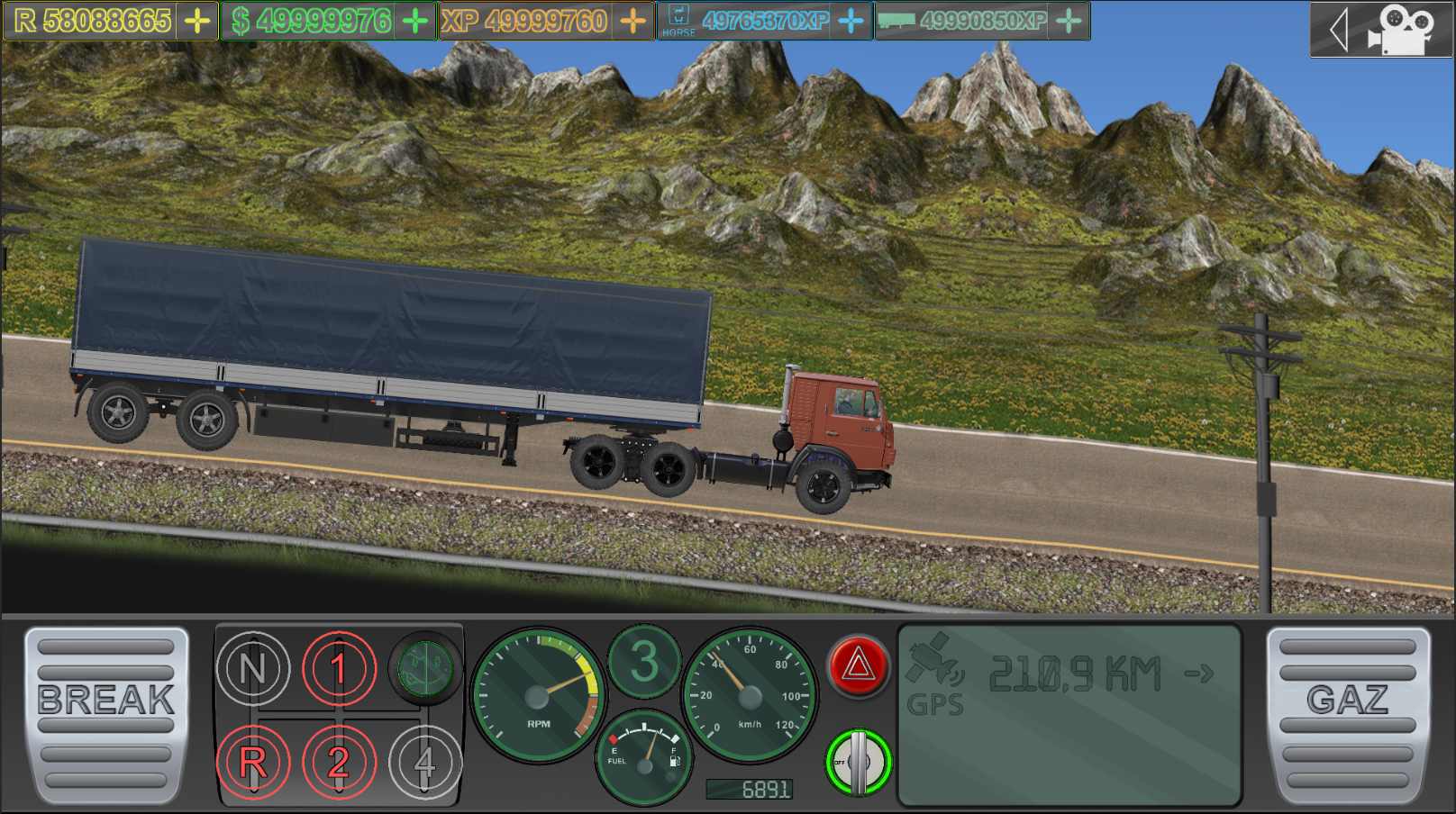Add more dollars with plus button
The height and width of the screenshot is (814, 1456).
(x=415, y=21)
